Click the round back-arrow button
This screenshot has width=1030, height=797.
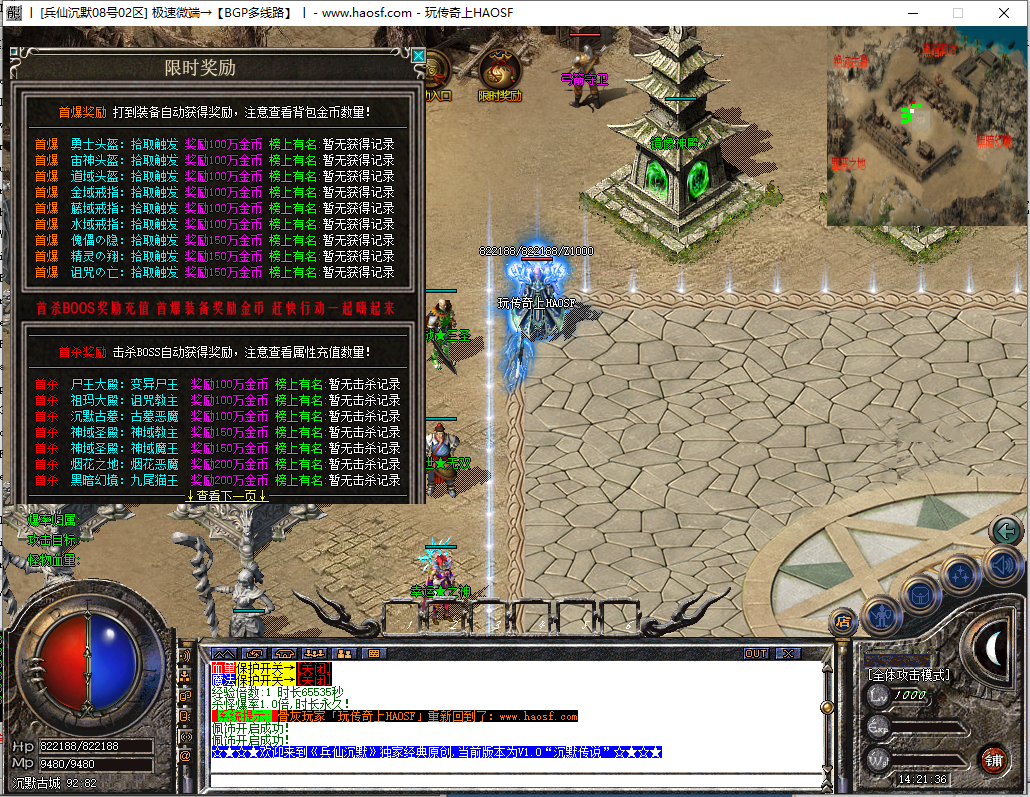point(1006,530)
